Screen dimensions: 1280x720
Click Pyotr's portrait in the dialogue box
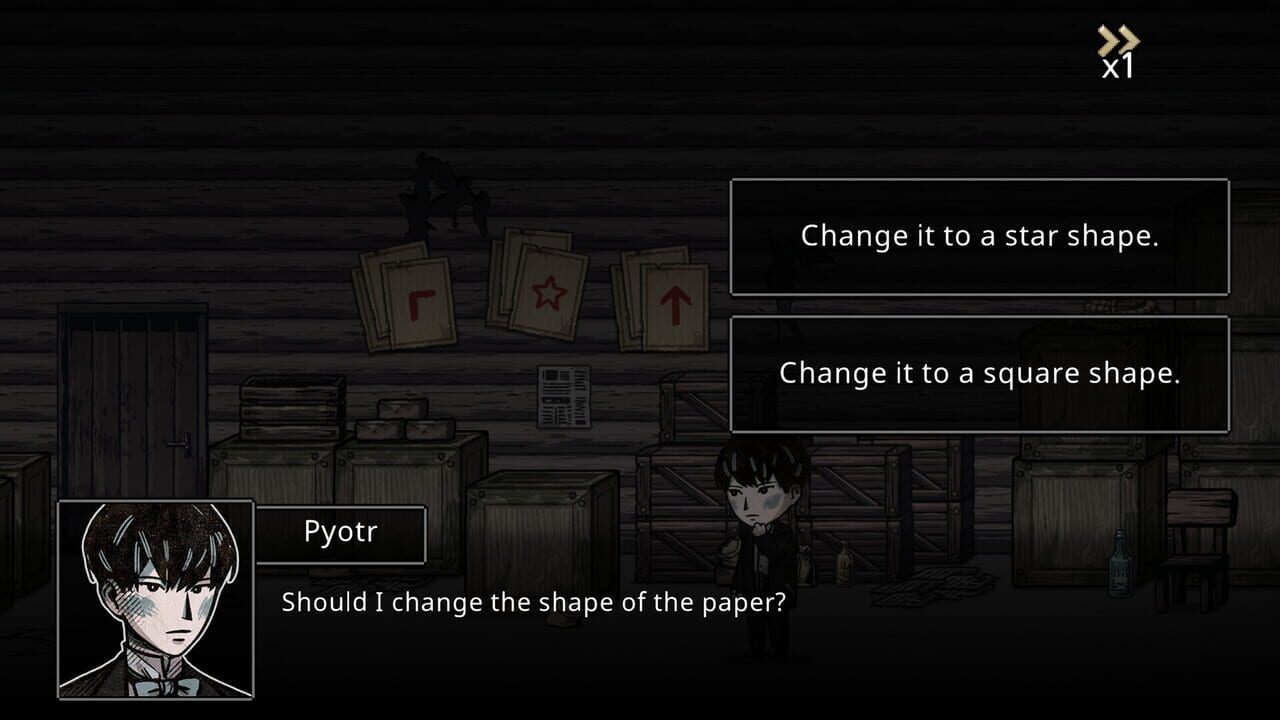[155, 605]
